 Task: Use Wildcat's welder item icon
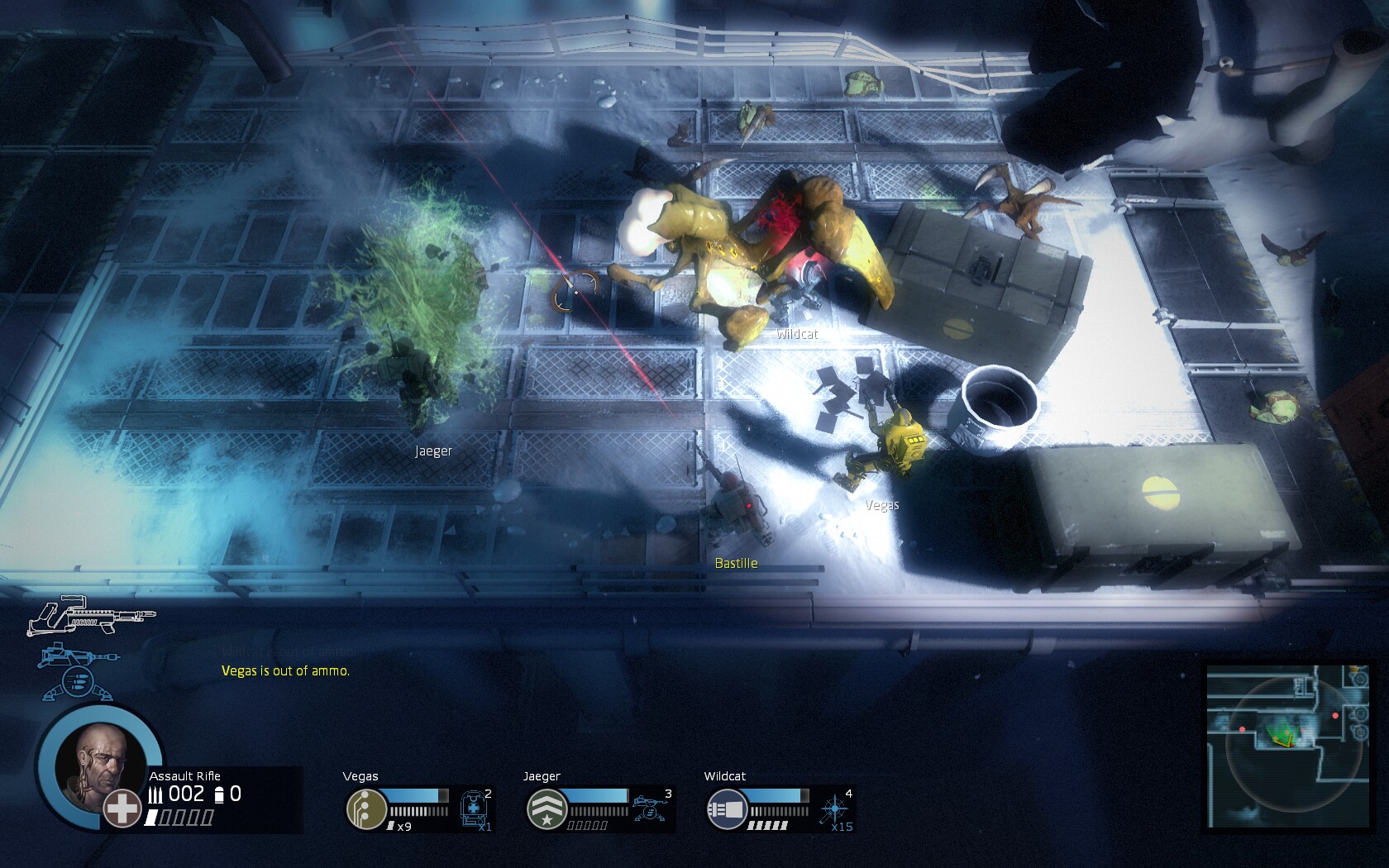(x=834, y=808)
